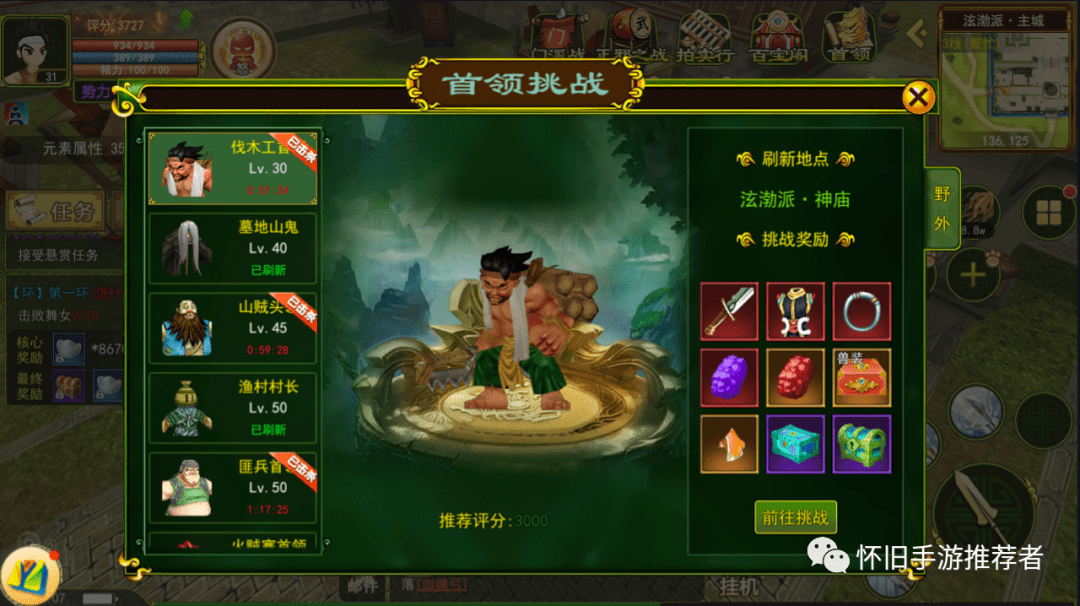Screen dimensions: 1080x606
Task: Close the 首领挑战 boss challenge window
Action: point(918,97)
